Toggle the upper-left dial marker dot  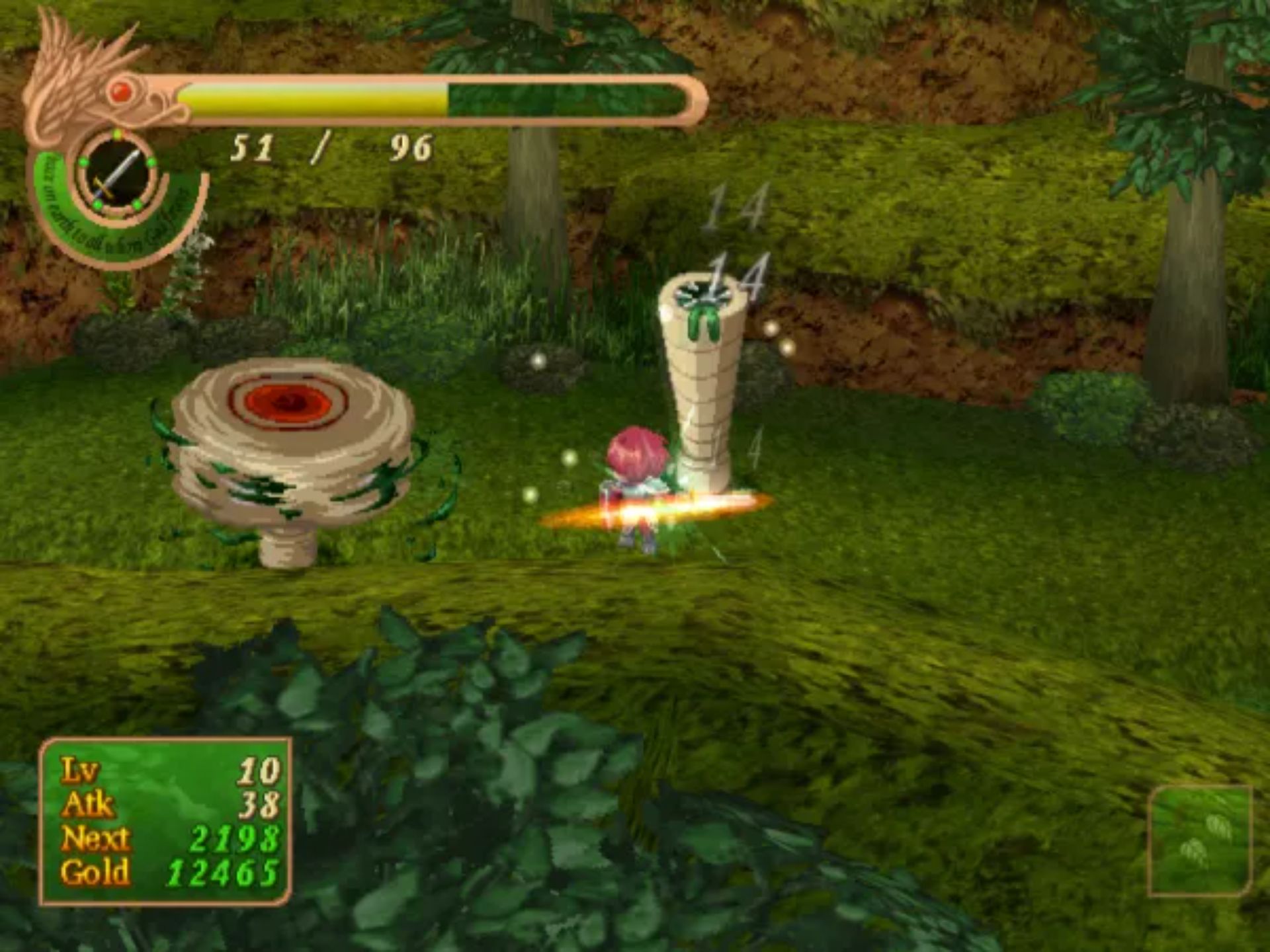(x=83, y=162)
